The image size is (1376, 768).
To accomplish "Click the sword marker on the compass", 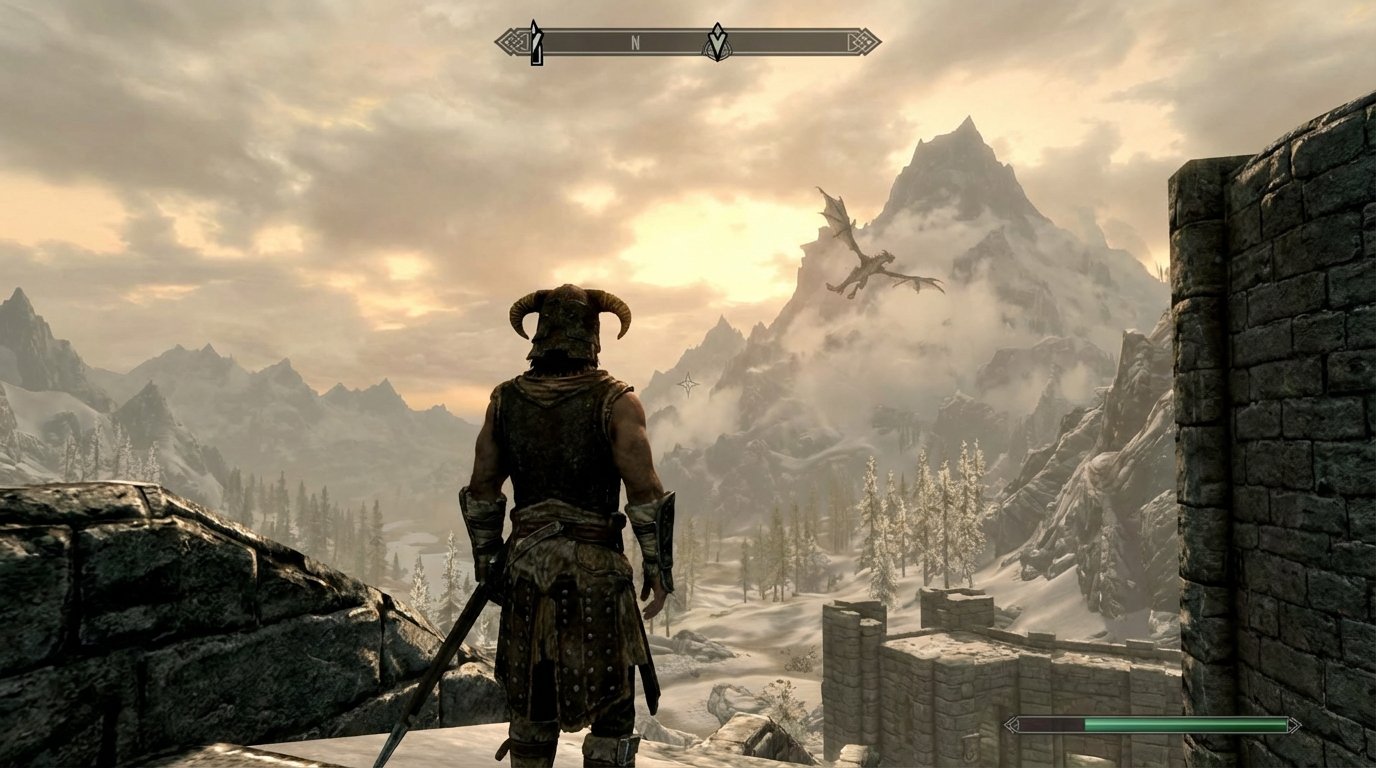I will click(537, 42).
